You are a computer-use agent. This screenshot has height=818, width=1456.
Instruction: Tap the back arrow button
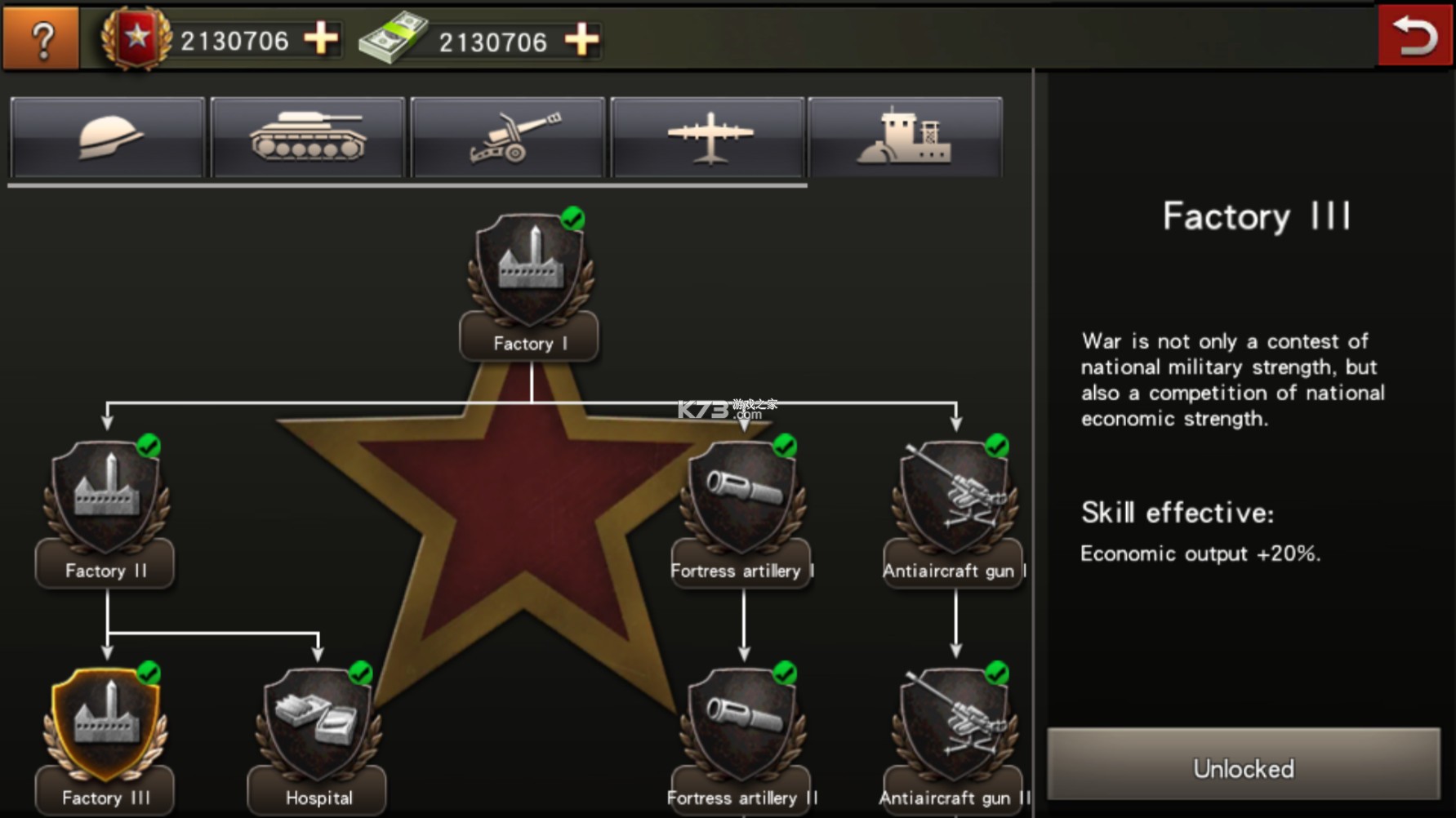tap(1414, 34)
